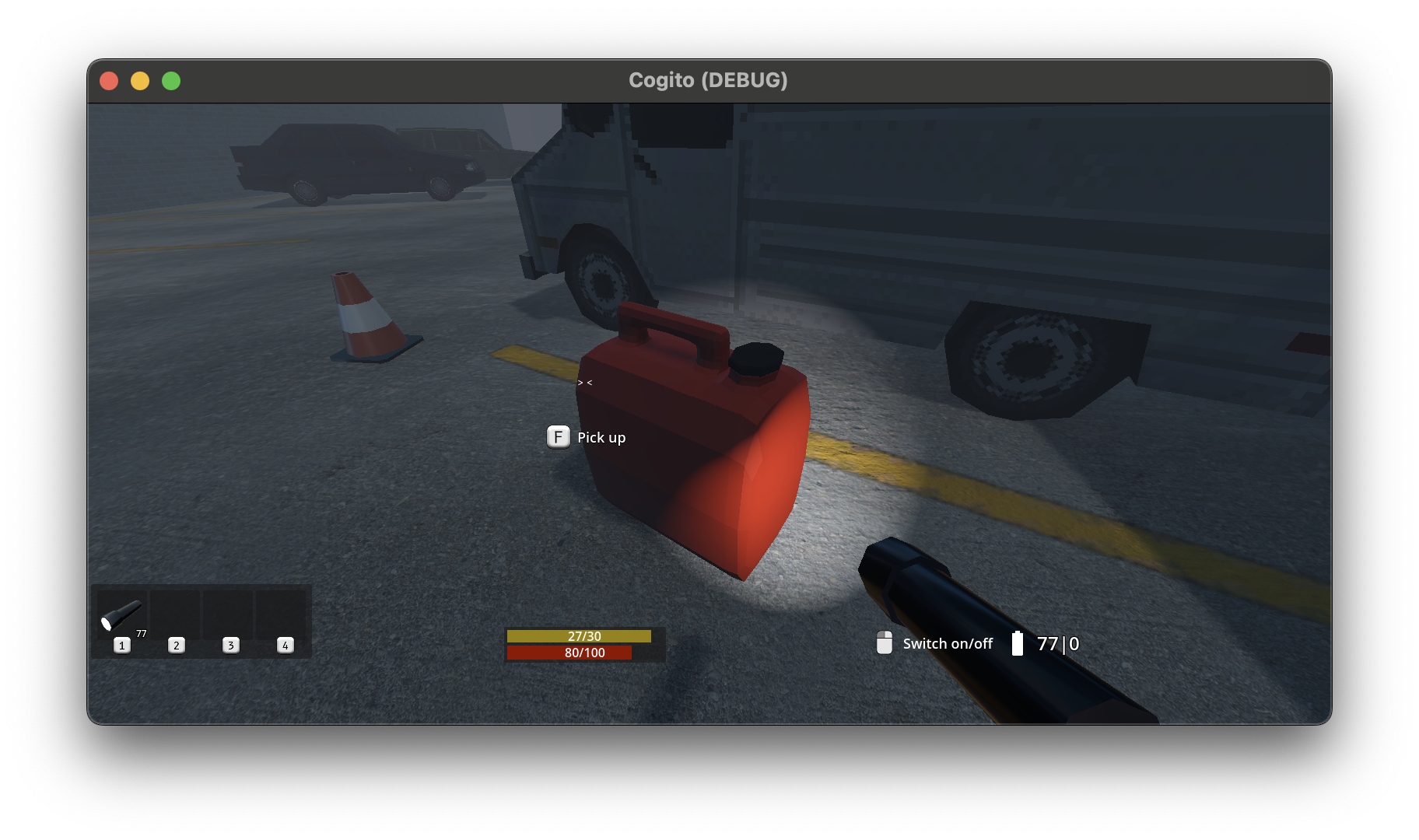
Task: Click the 77|0 battery counter text
Action: [x=1057, y=643]
